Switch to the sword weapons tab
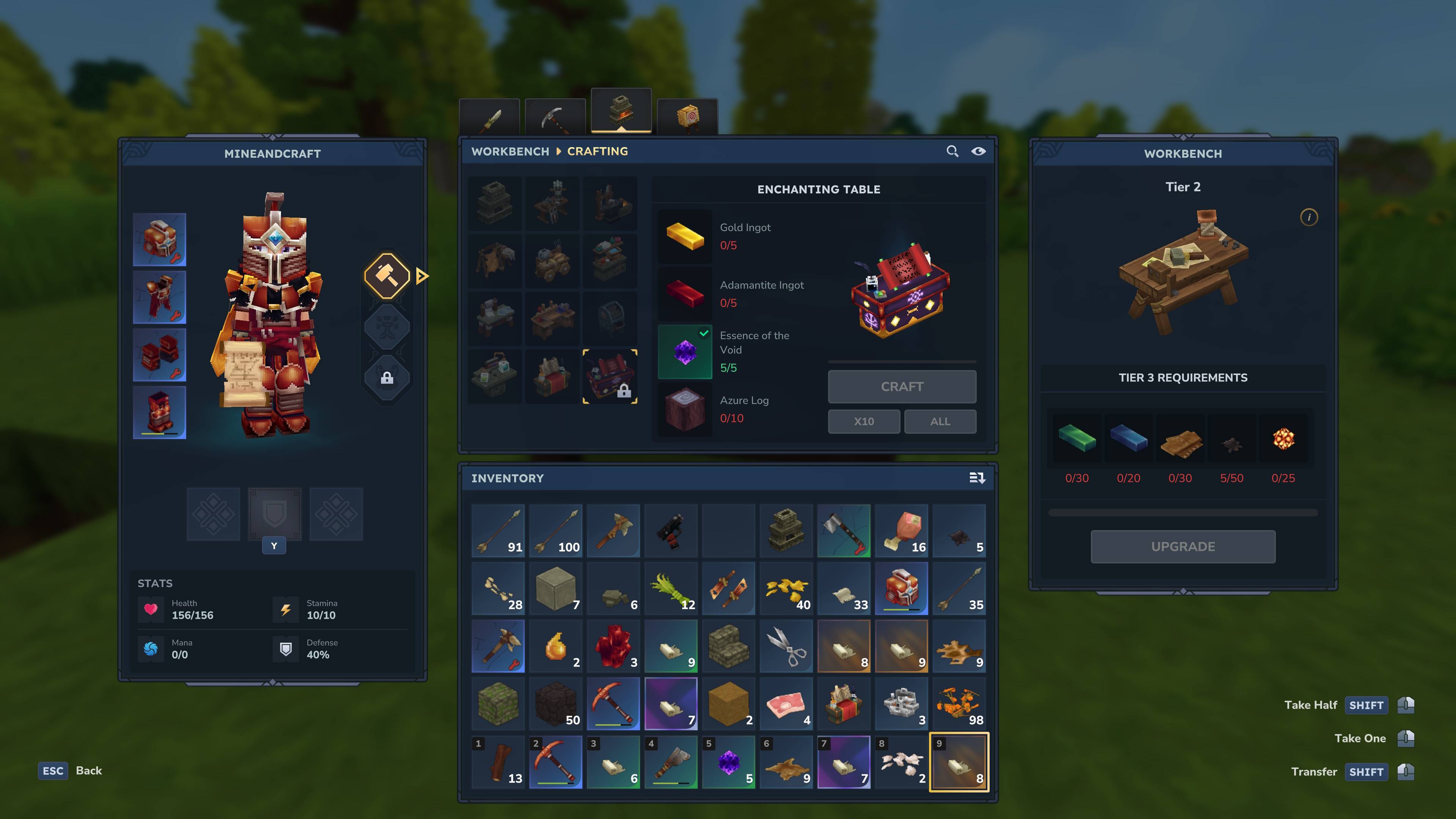The width and height of the screenshot is (1456, 819). coord(490,118)
